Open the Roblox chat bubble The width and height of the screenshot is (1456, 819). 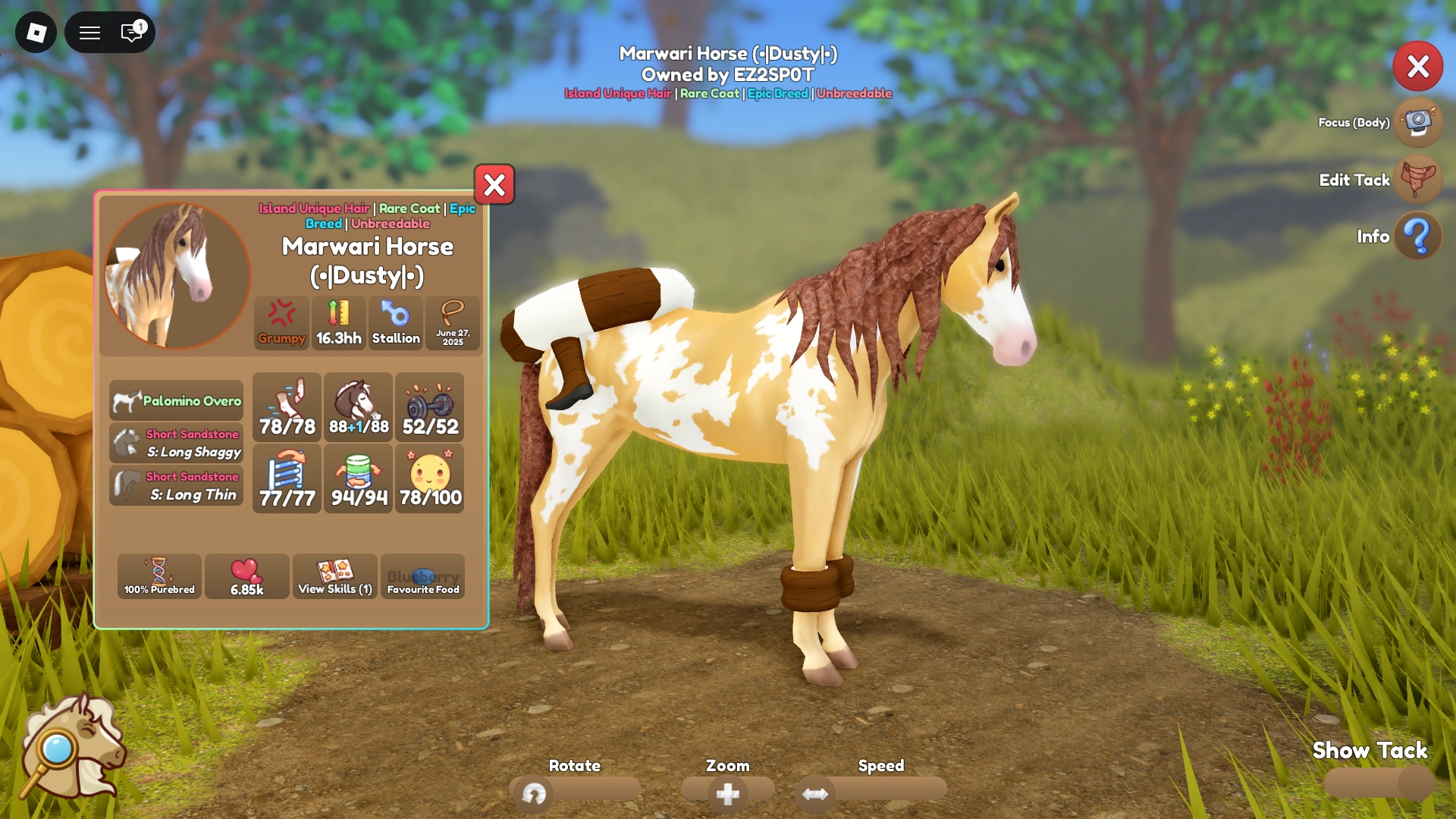[x=130, y=33]
